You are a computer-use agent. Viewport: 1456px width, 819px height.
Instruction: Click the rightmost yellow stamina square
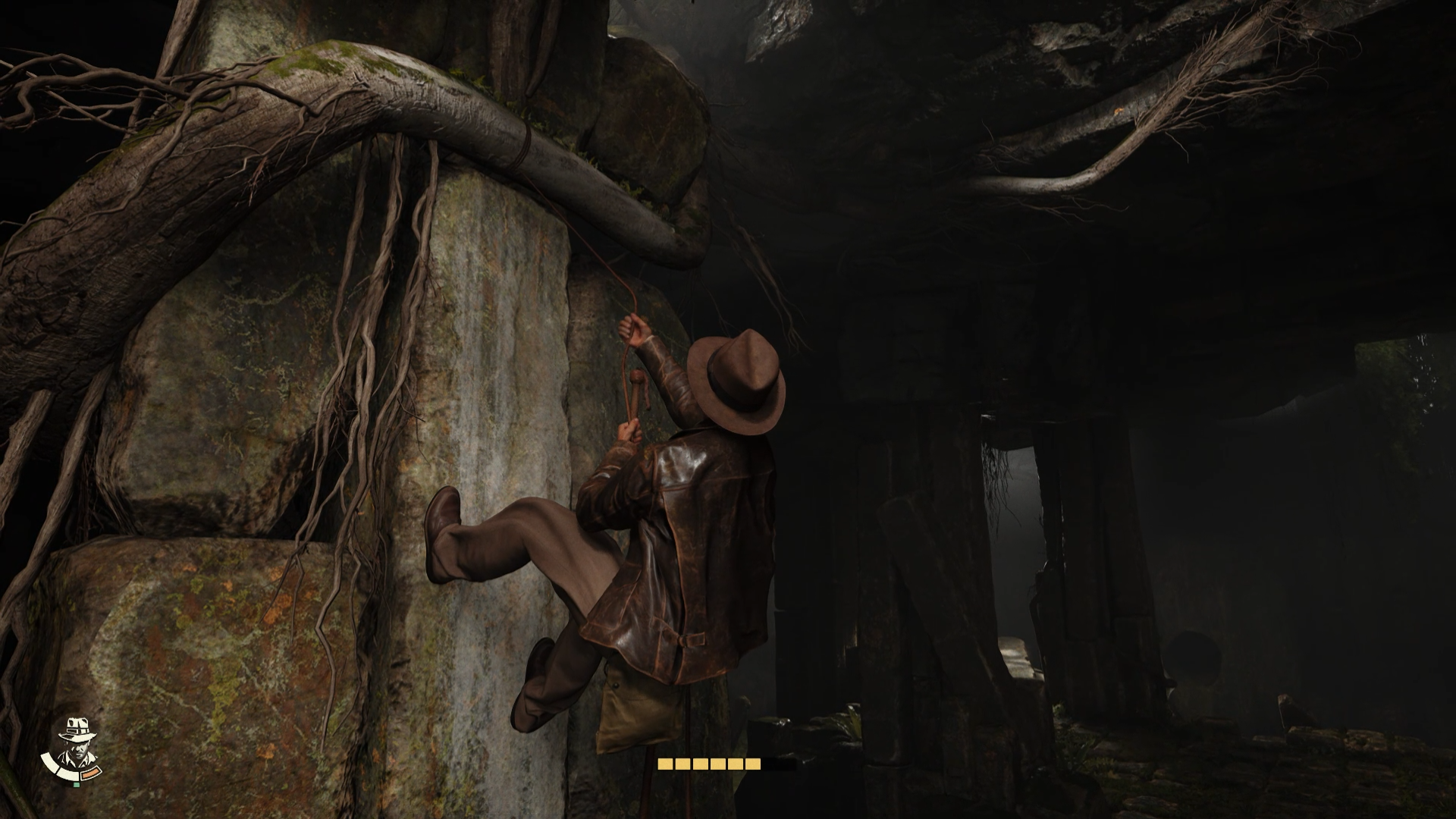point(752,764)
